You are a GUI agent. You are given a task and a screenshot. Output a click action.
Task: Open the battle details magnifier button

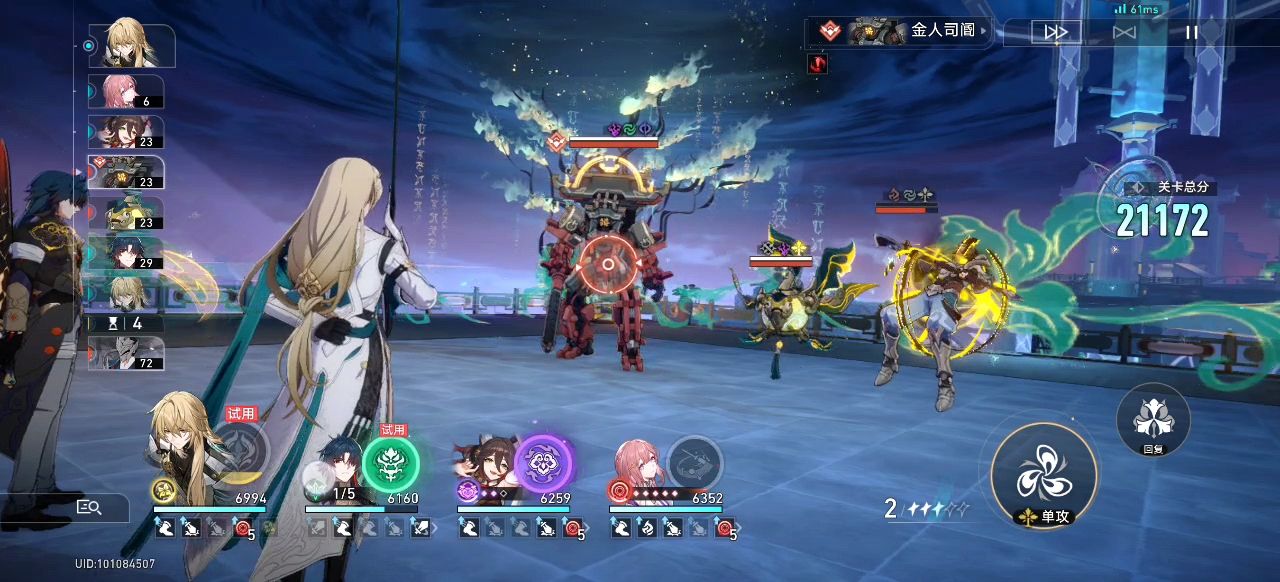click(x=90, y=507)
